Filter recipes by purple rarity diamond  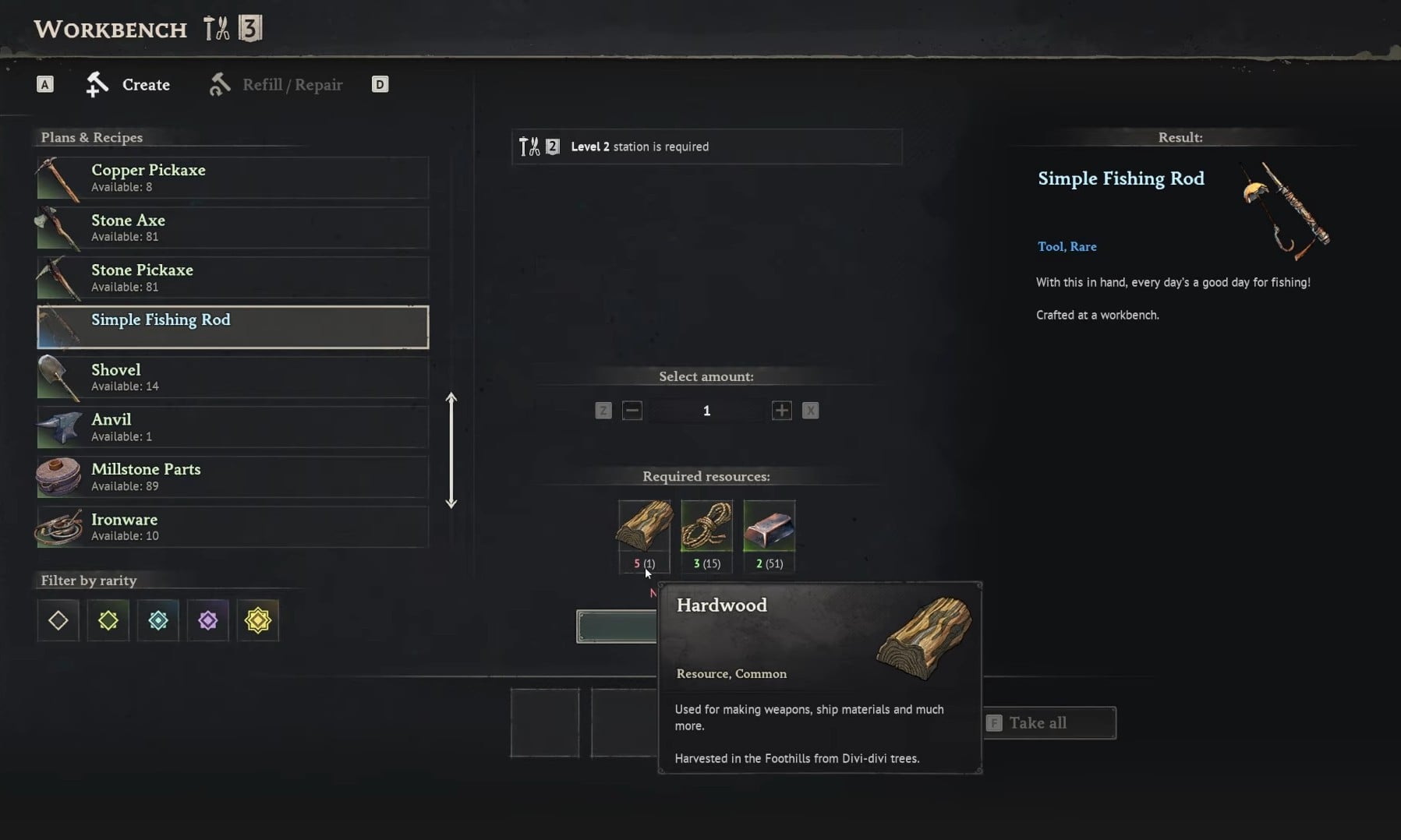pyautogui.click(x=208, y=620)
